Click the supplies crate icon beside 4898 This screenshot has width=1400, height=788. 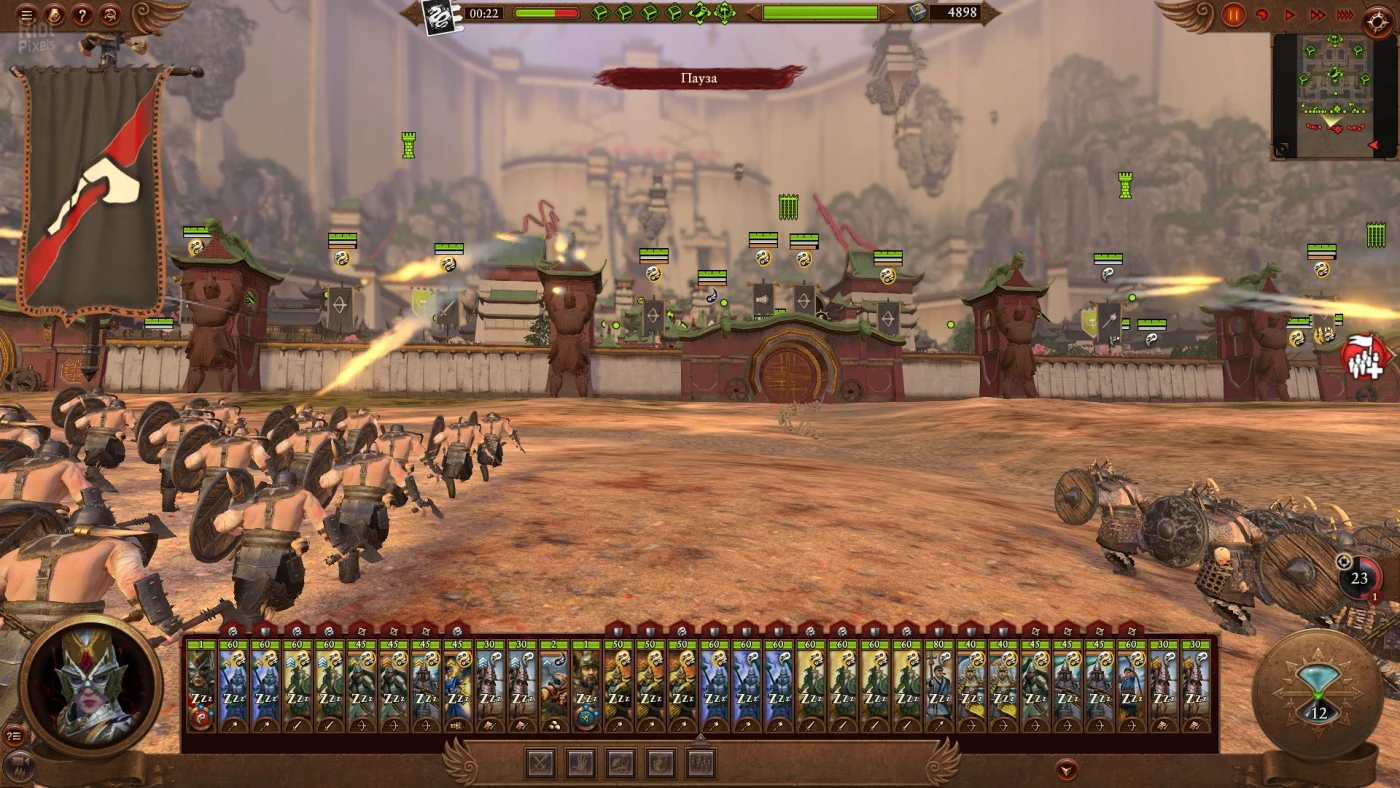[x=917, y=13]
